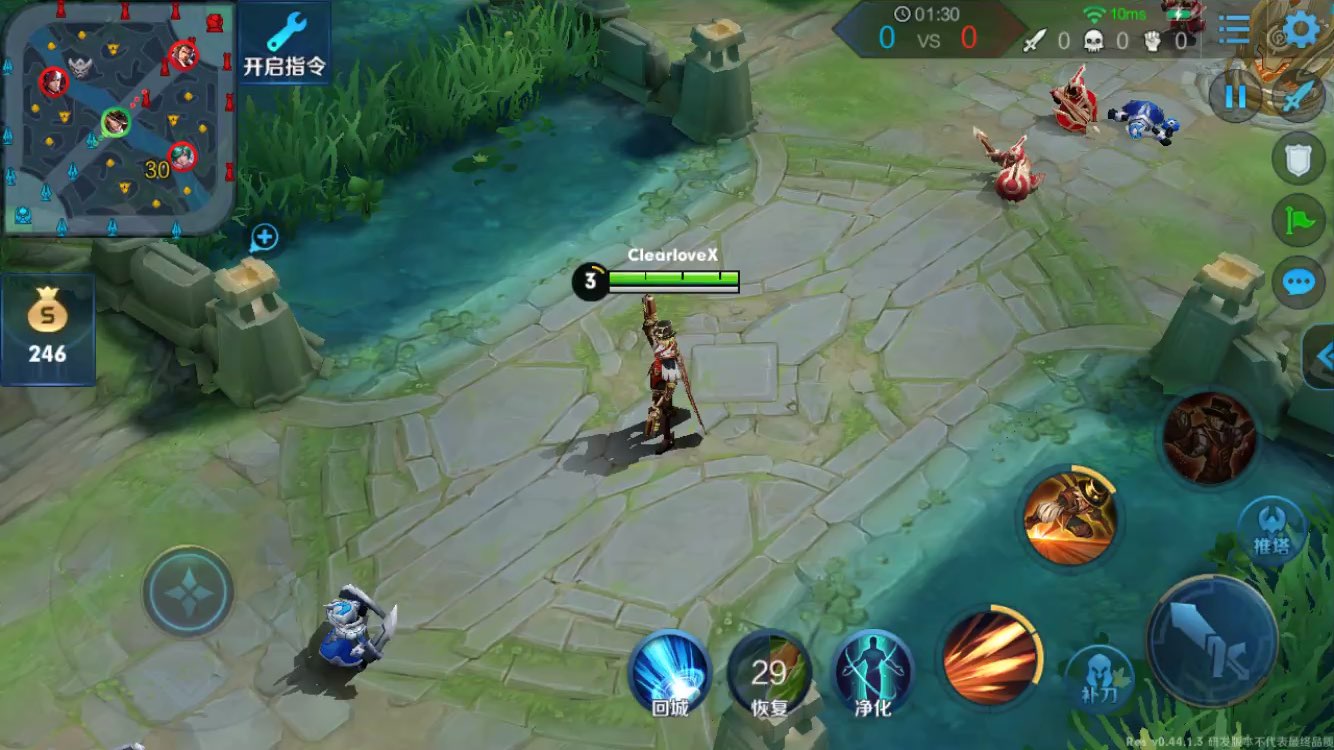Hit the large sword basic attack button
The image size is (1334, 750).
(1211, 642)
